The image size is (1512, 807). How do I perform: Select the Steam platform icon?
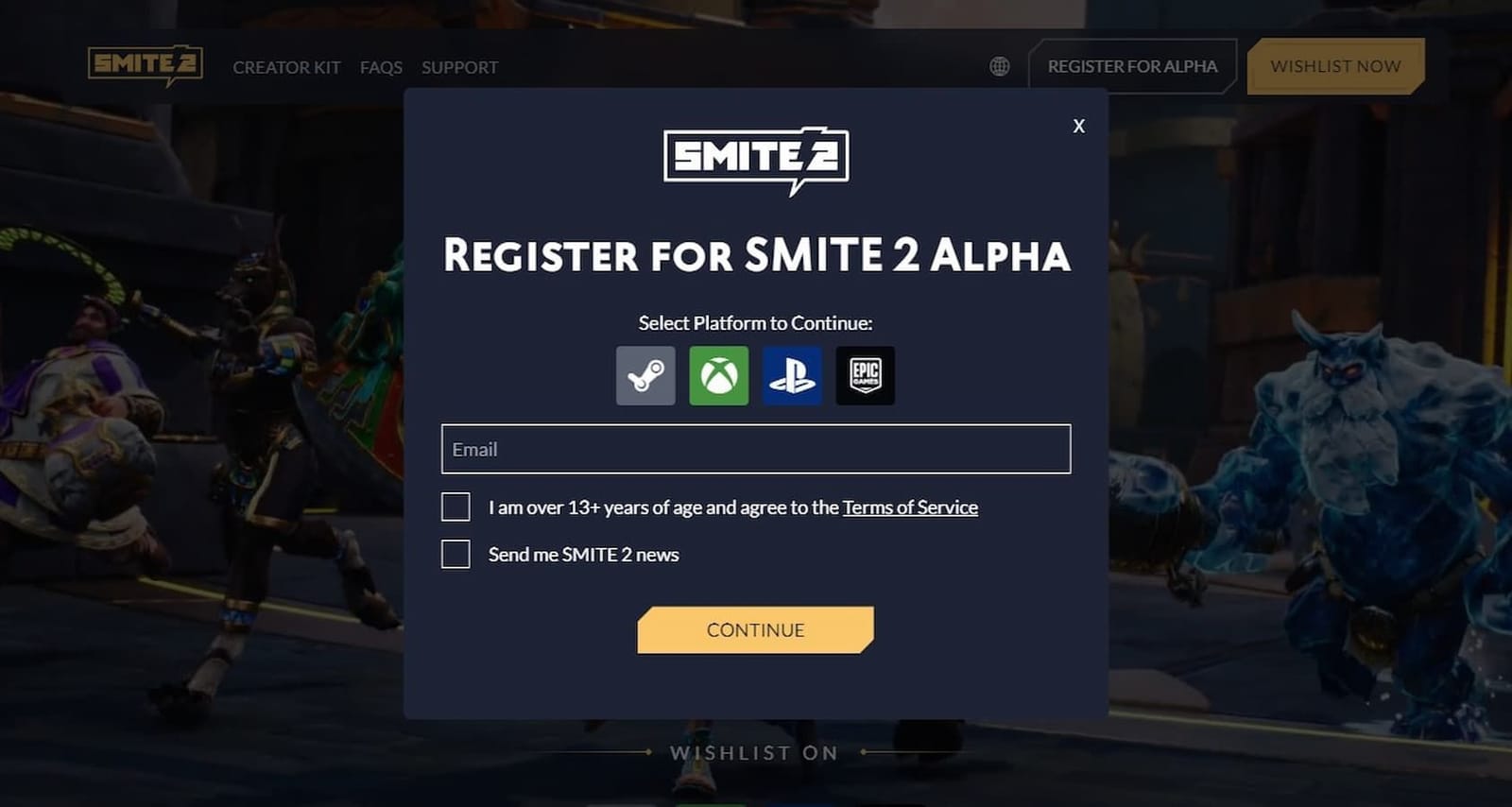click(645, 374)
